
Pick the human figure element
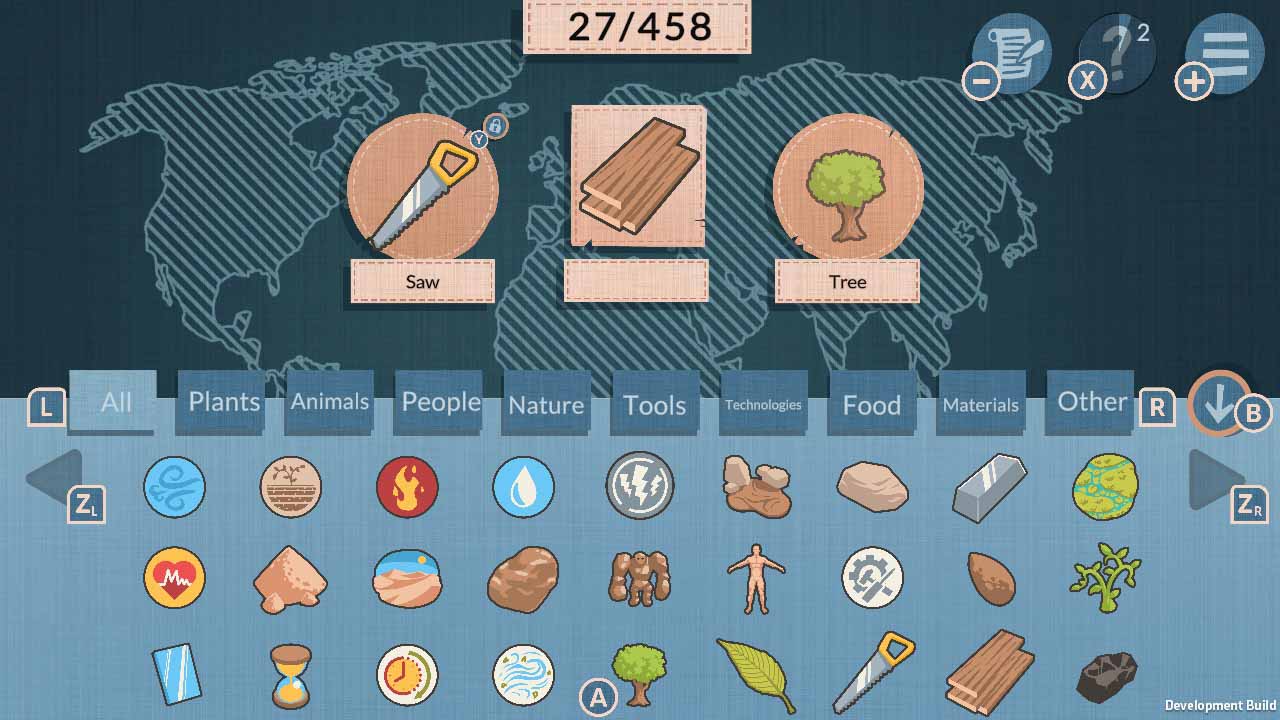756,580
